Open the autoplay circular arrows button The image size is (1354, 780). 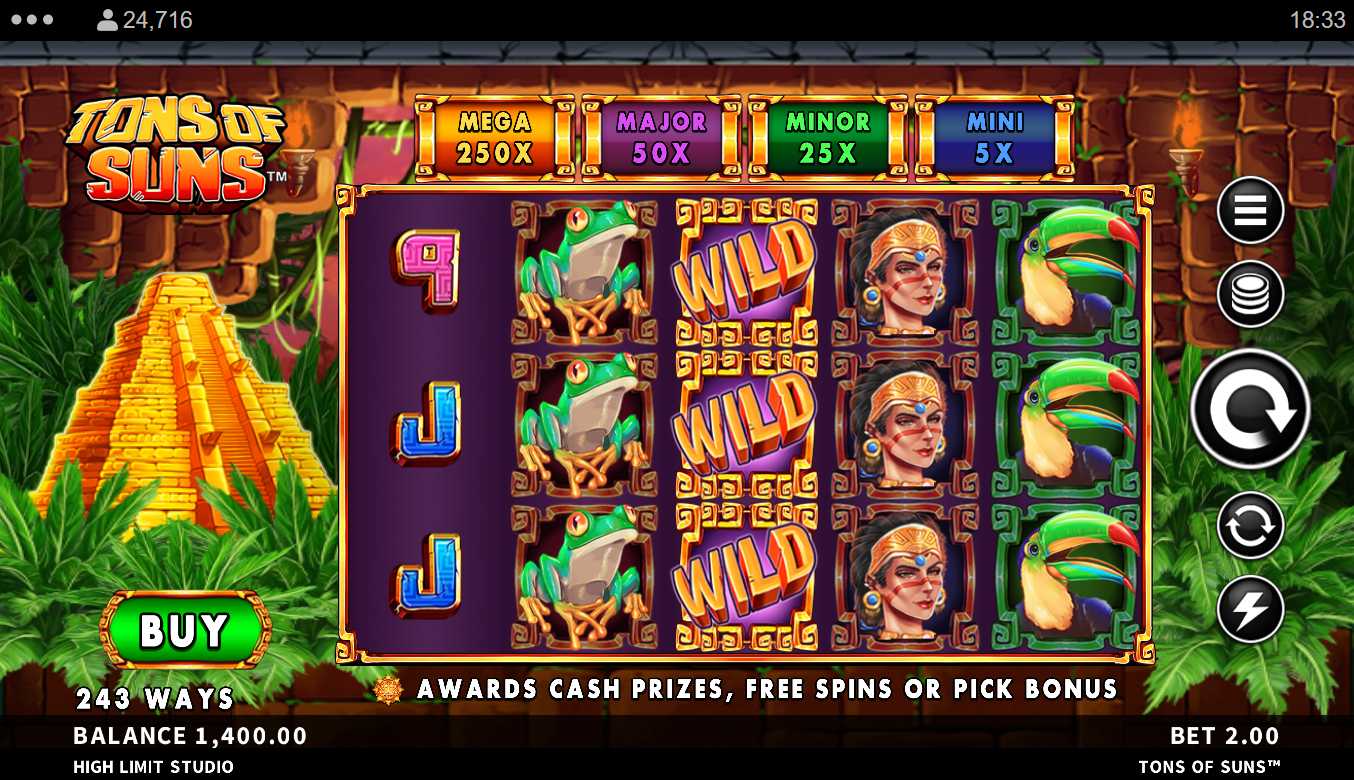[x=1250, y=525]
